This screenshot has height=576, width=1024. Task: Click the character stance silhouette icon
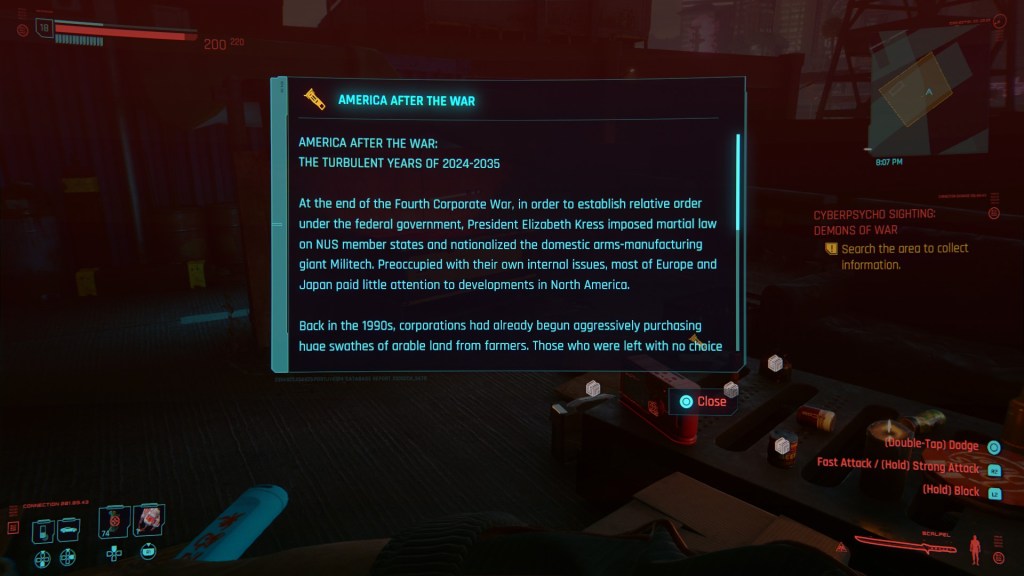pos(975,547)
